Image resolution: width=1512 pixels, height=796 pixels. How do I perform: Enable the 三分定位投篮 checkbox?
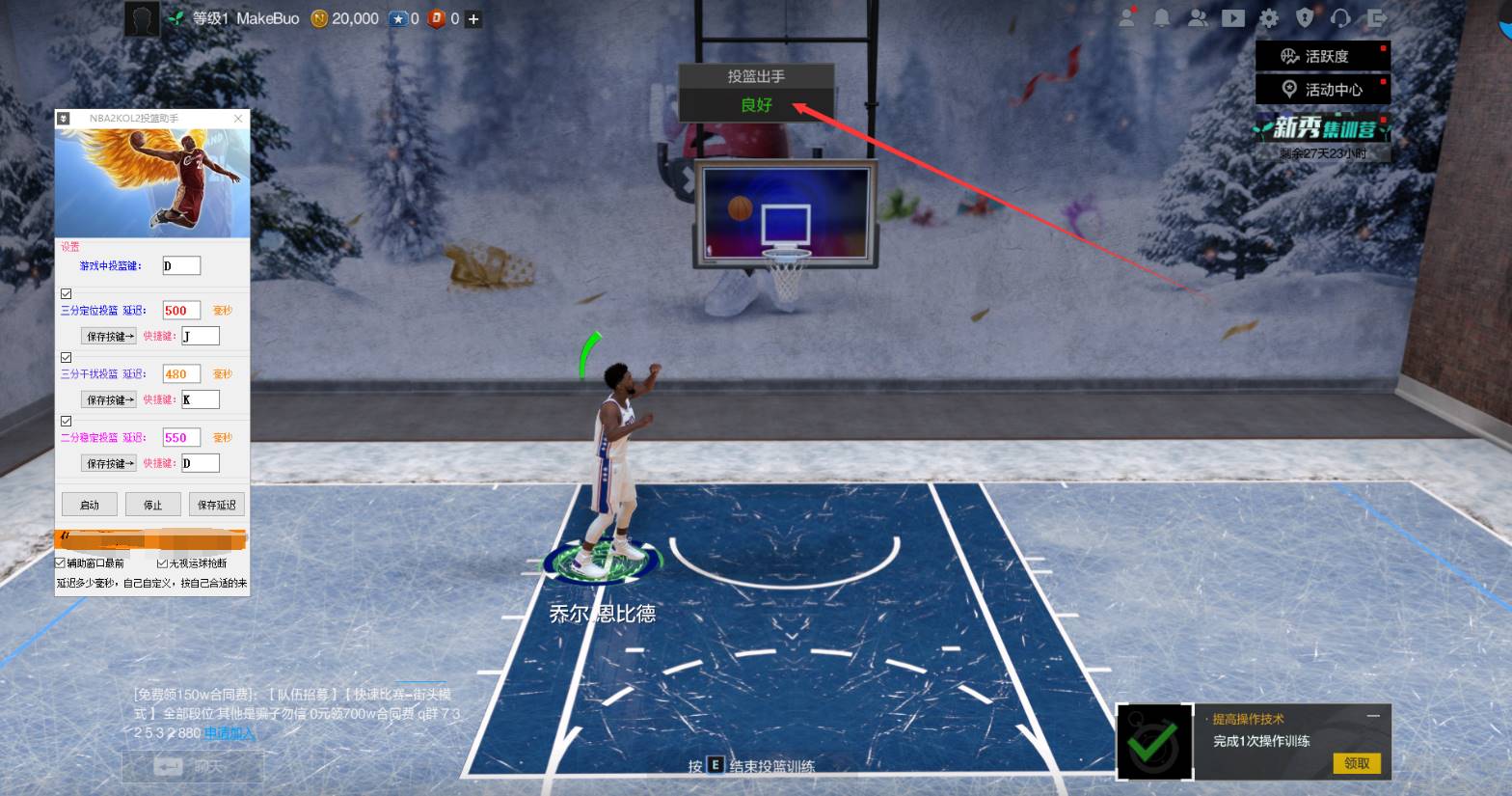[x=66, y=293]
